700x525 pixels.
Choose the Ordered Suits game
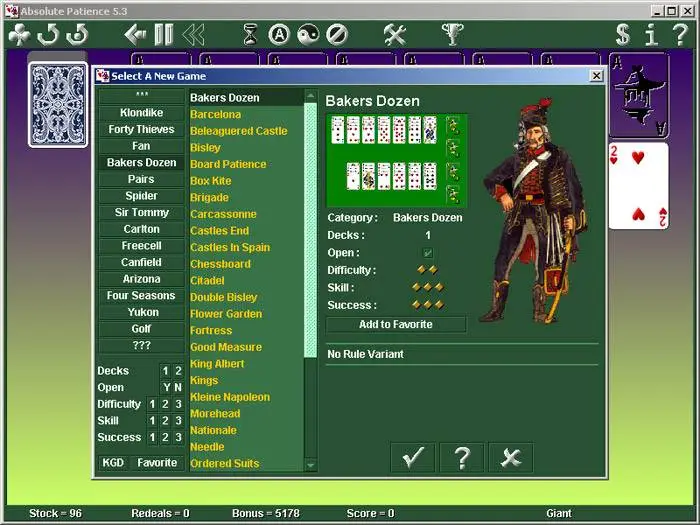pyautogui.click(x=225, y=463)
